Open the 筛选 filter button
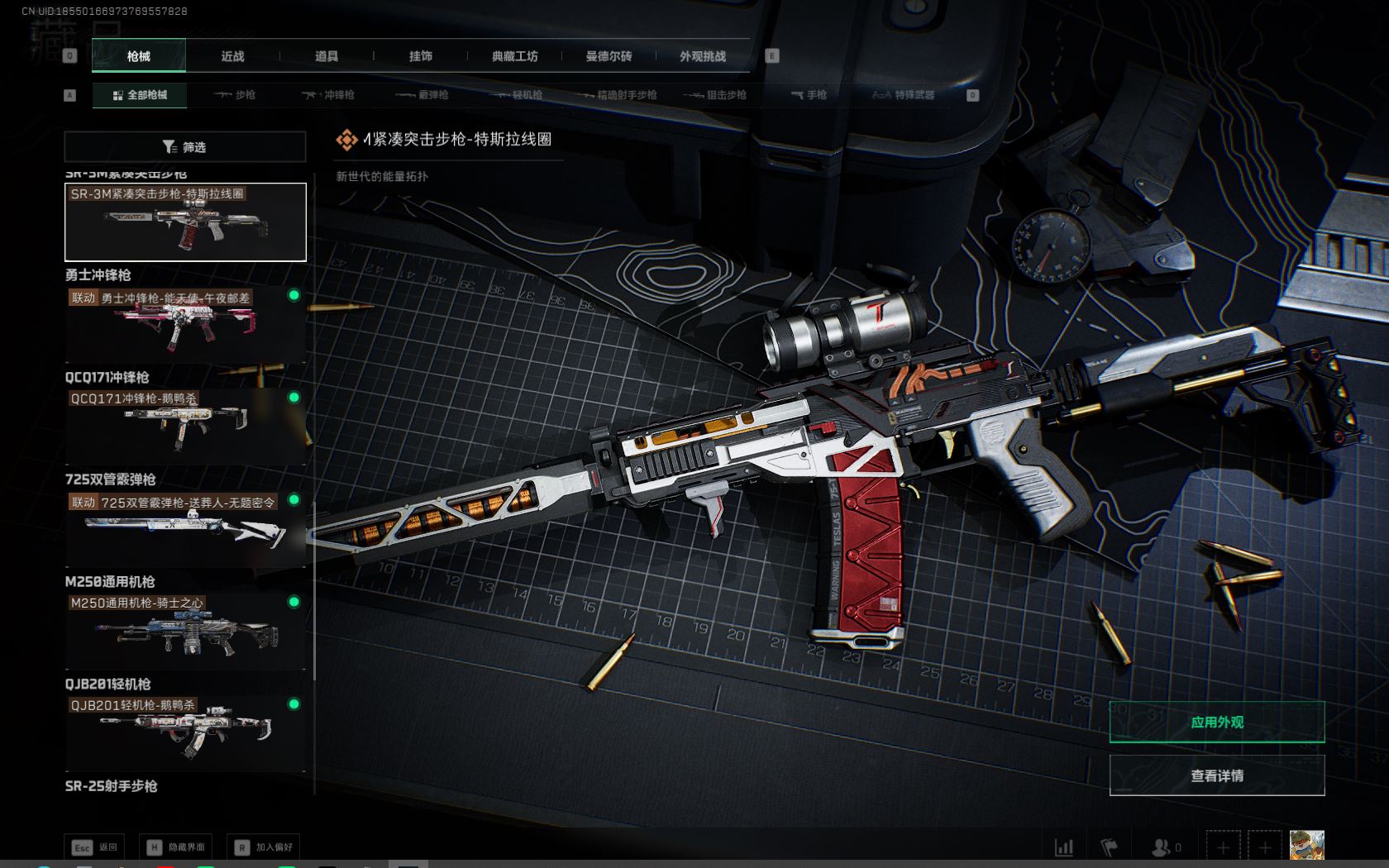 185,147
